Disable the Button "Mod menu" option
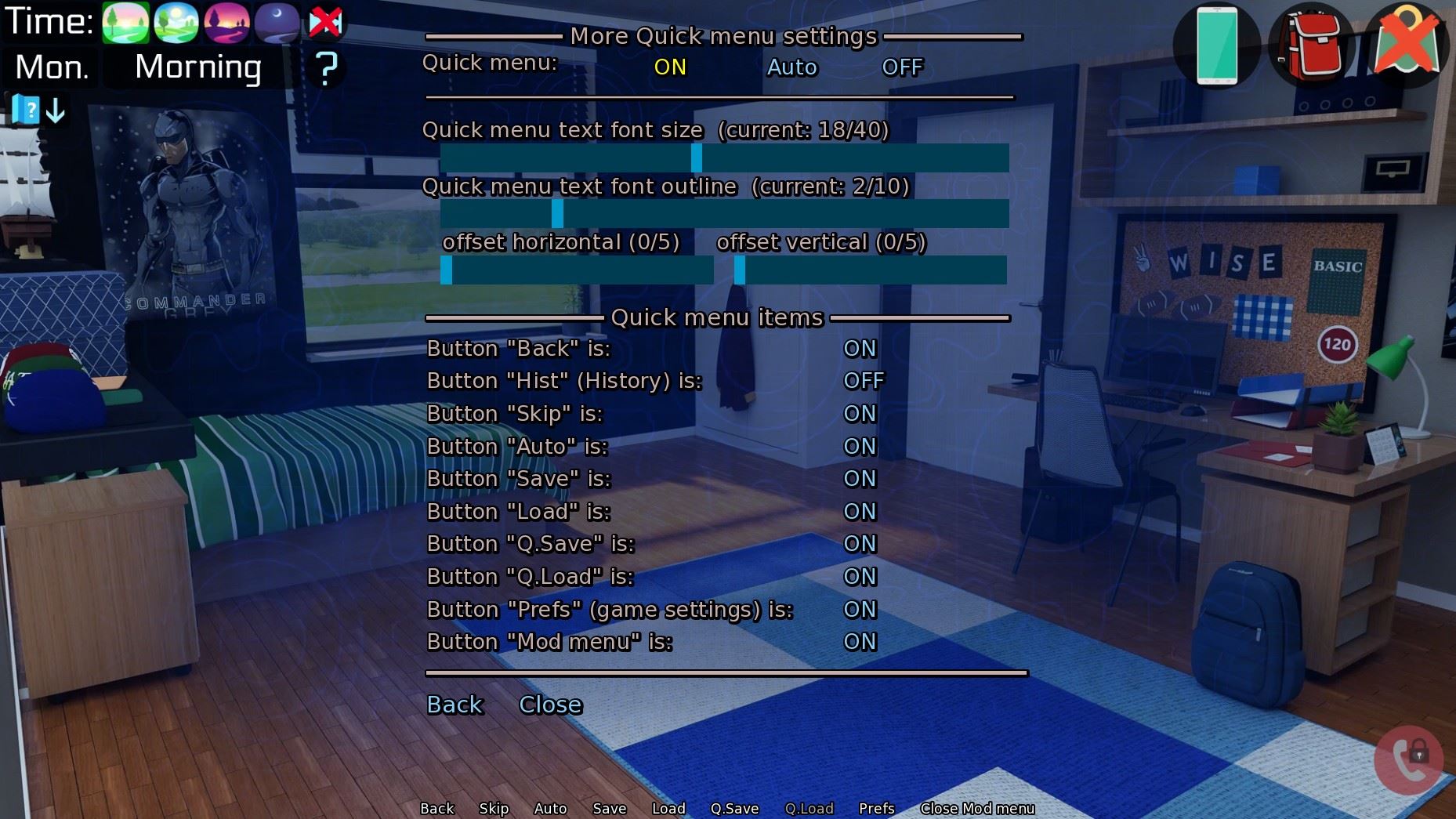 (x=860, y=642)
